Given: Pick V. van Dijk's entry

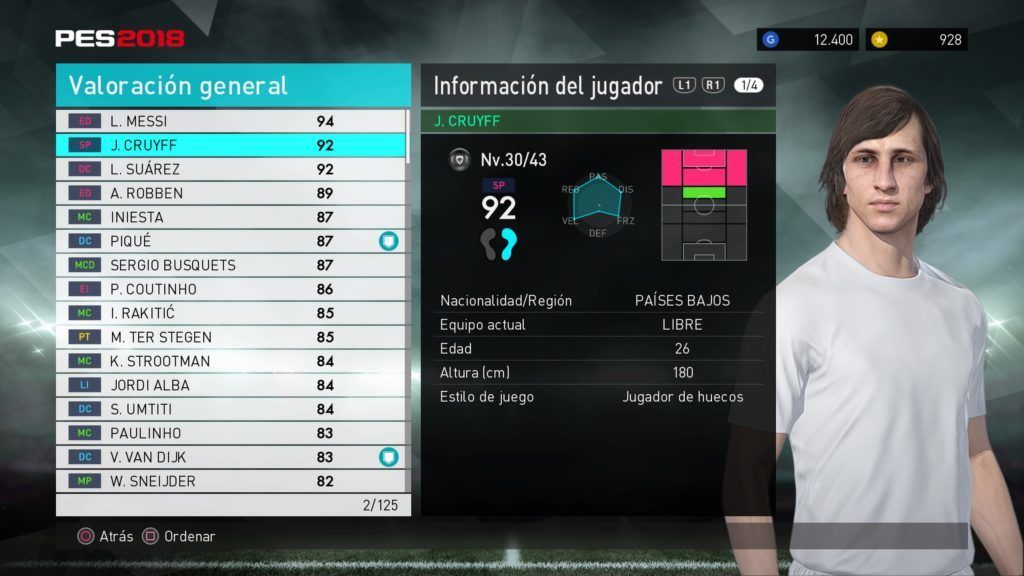Looking at the screenshot, I should [x=232, y=457].
